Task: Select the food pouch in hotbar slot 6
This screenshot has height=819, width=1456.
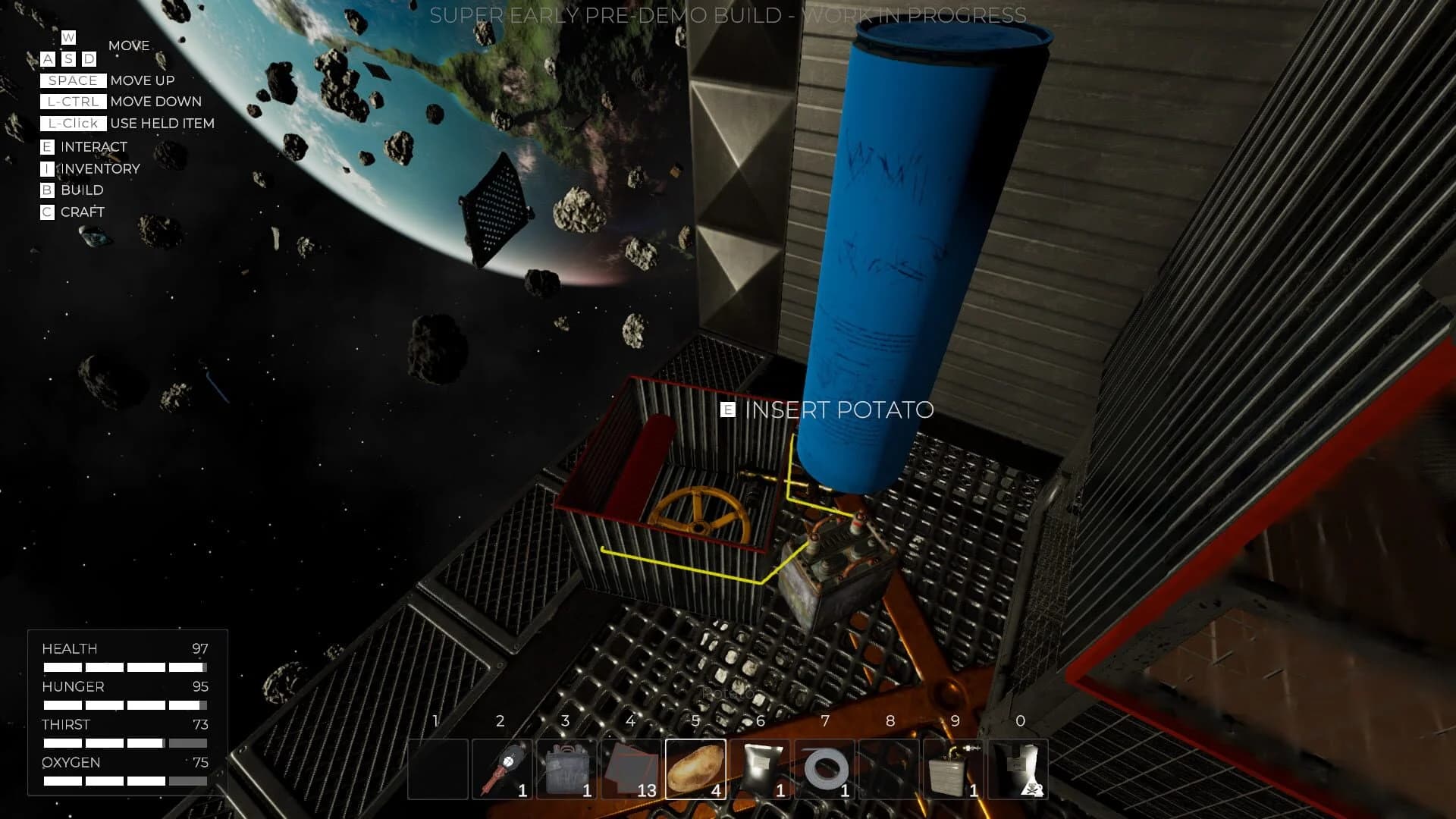Action: [x=761, y=768]
